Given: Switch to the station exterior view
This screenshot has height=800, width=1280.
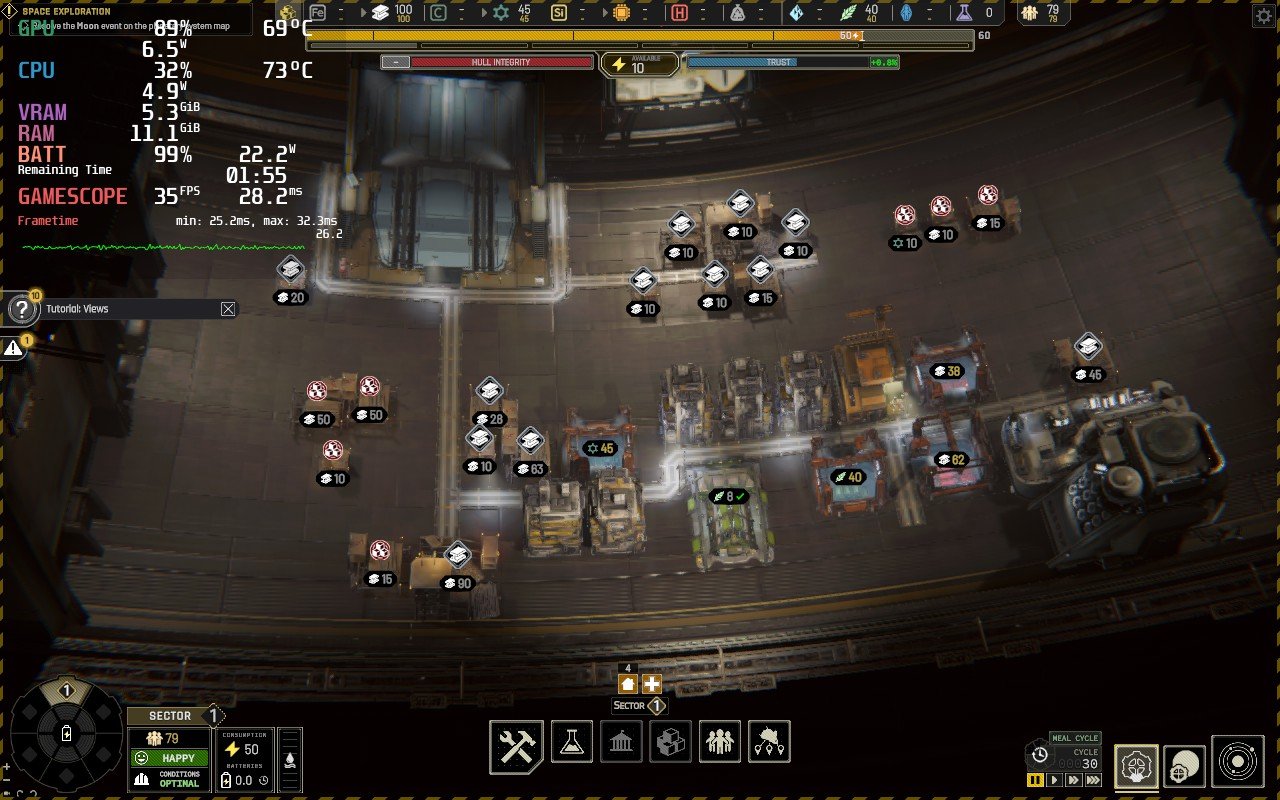Looking at the screenshot, I should pos(1186,765).
